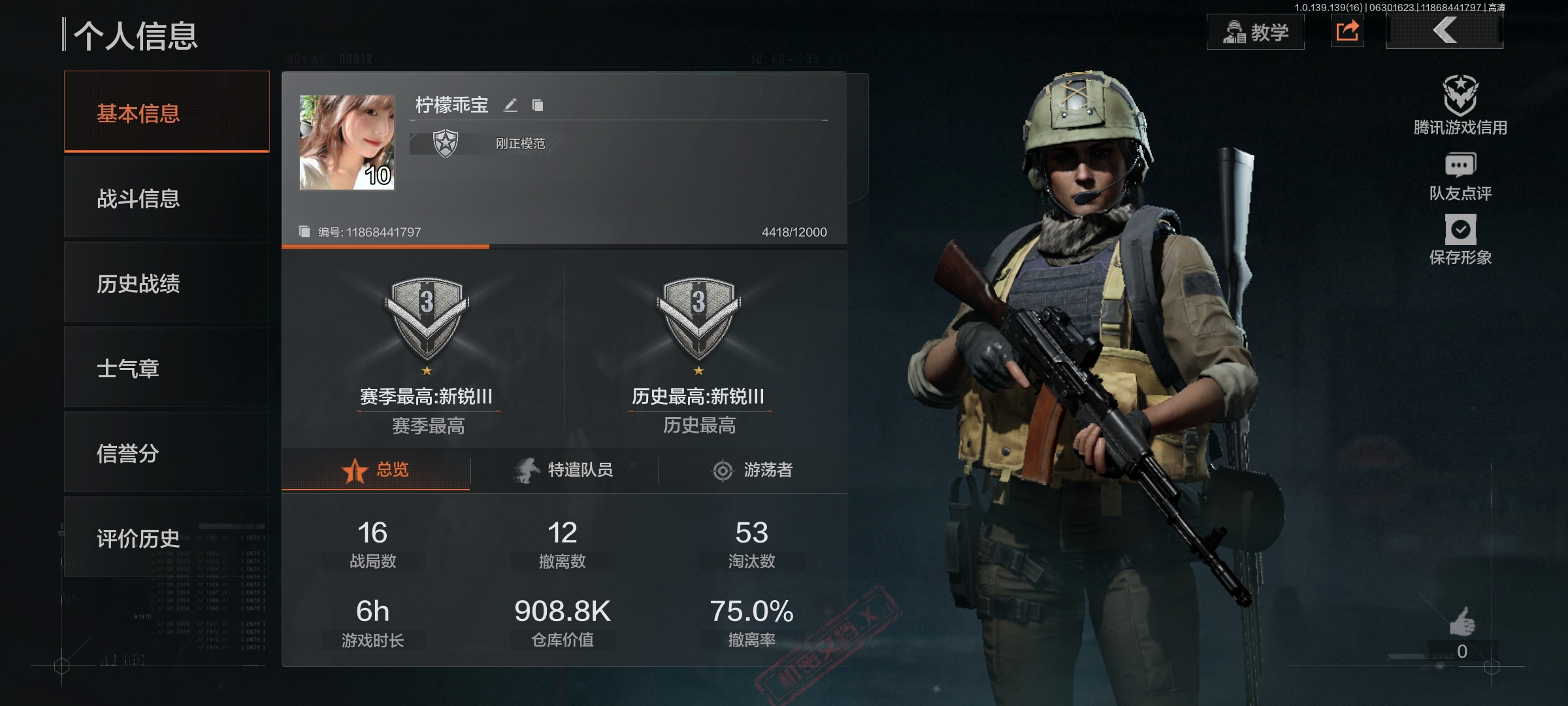Image resolution: width=1568 pixels, height=706 pixels.
Task: Open 历史战绩 match history
Action: (x=167, y=283)
